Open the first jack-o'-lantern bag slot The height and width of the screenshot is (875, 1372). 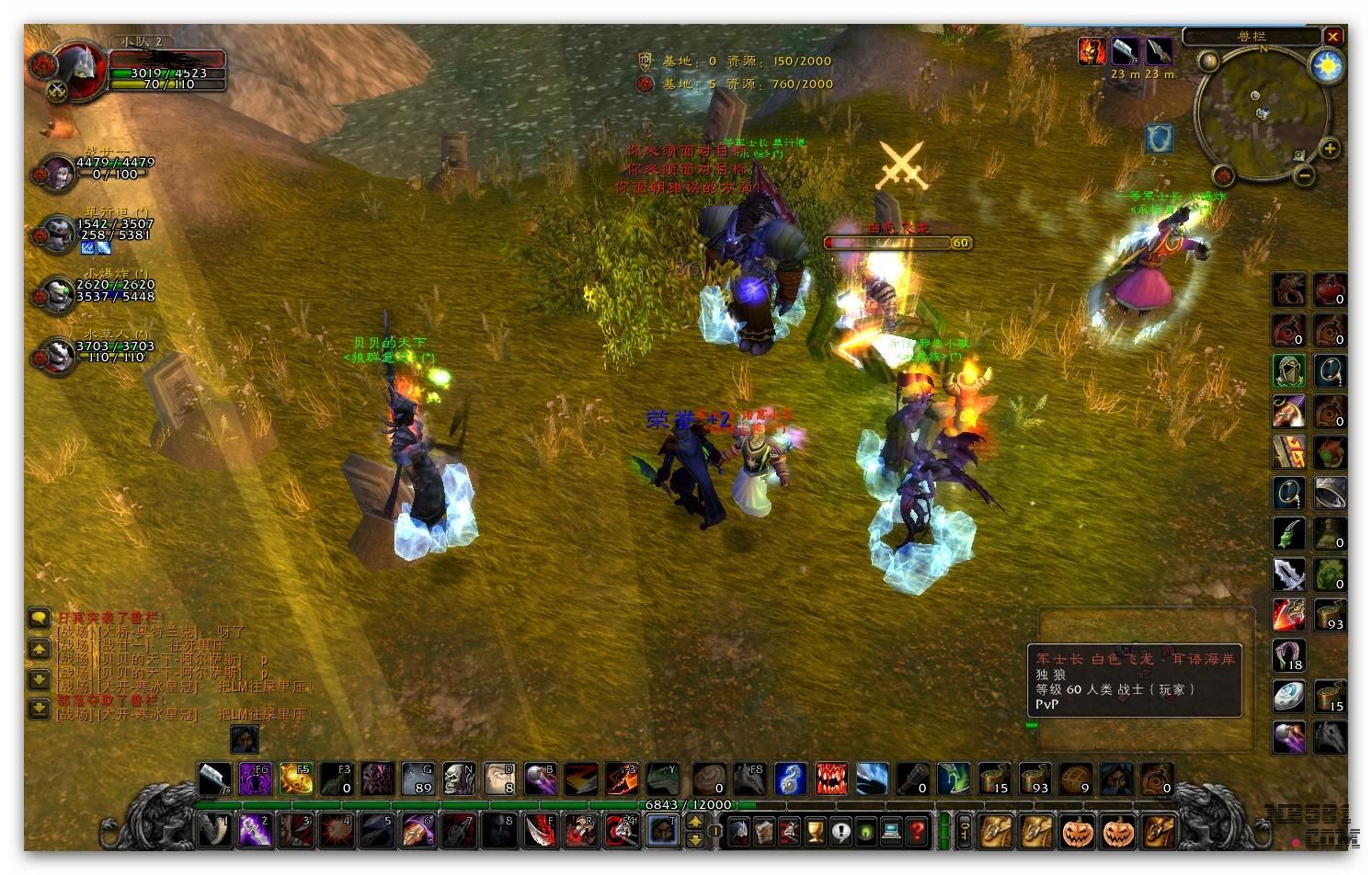1077,832
